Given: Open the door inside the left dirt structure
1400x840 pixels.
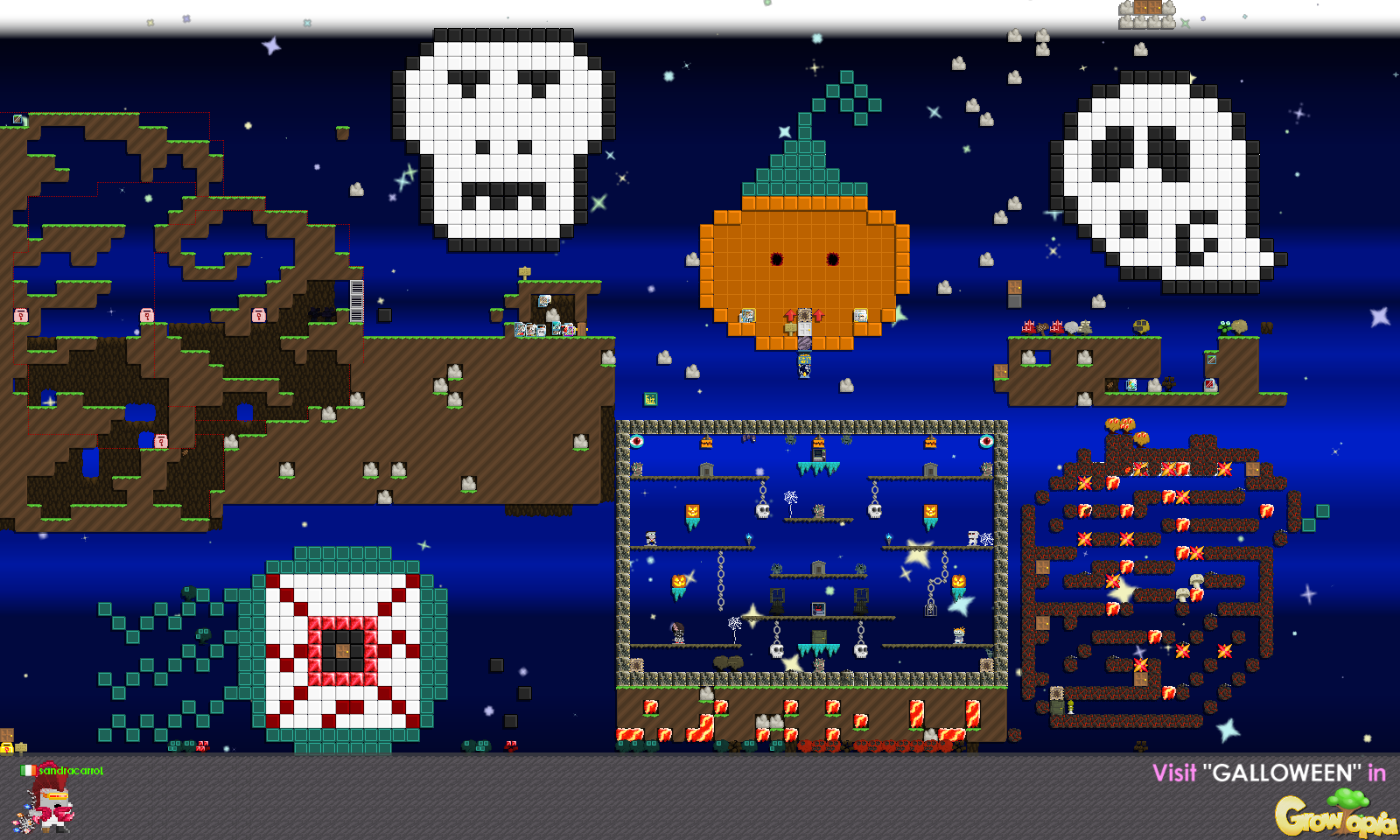Looking at the screenshot, I should [x=581, y=330].
